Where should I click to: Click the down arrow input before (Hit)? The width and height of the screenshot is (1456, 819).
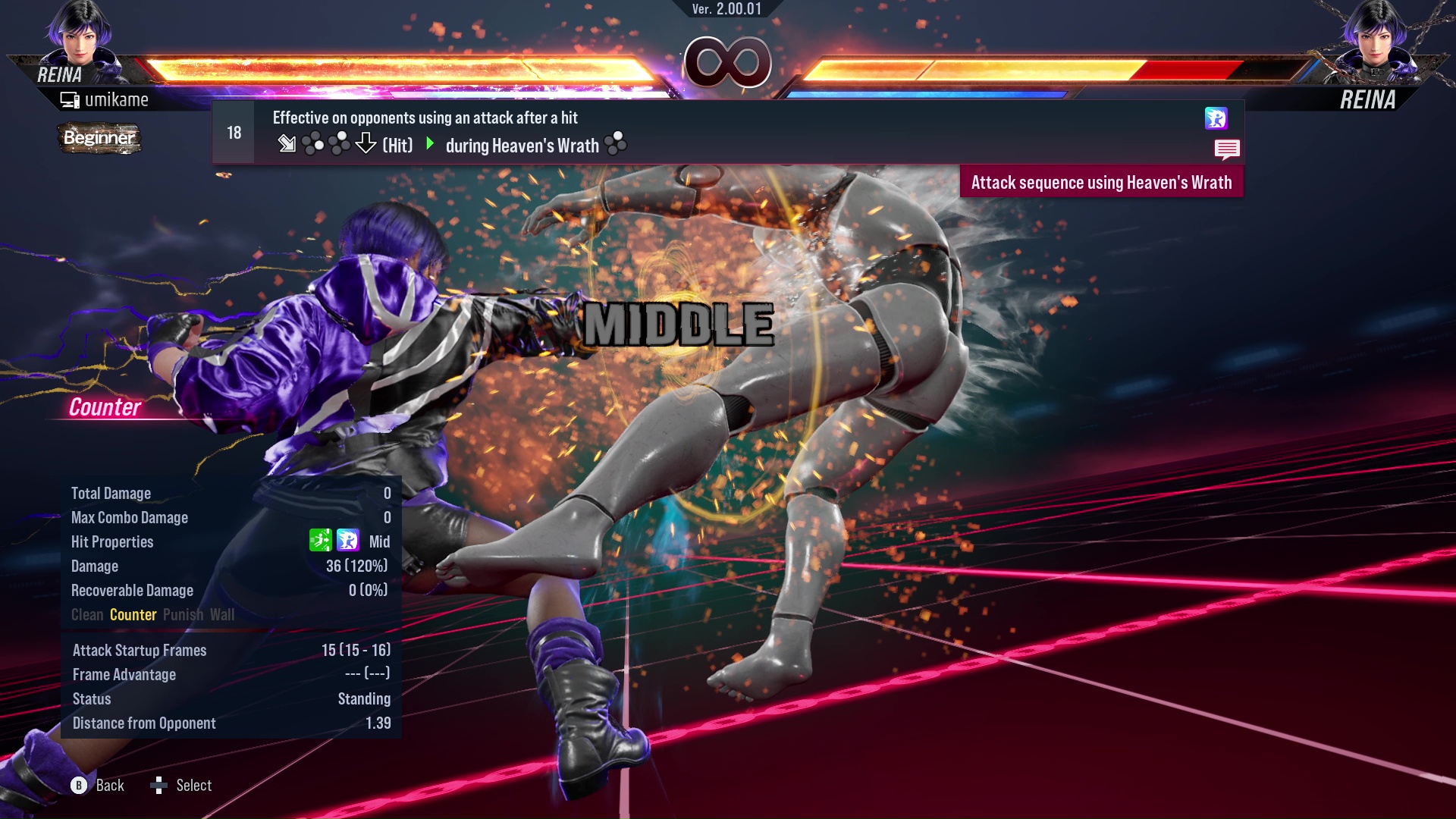click(x=366, y=143)
